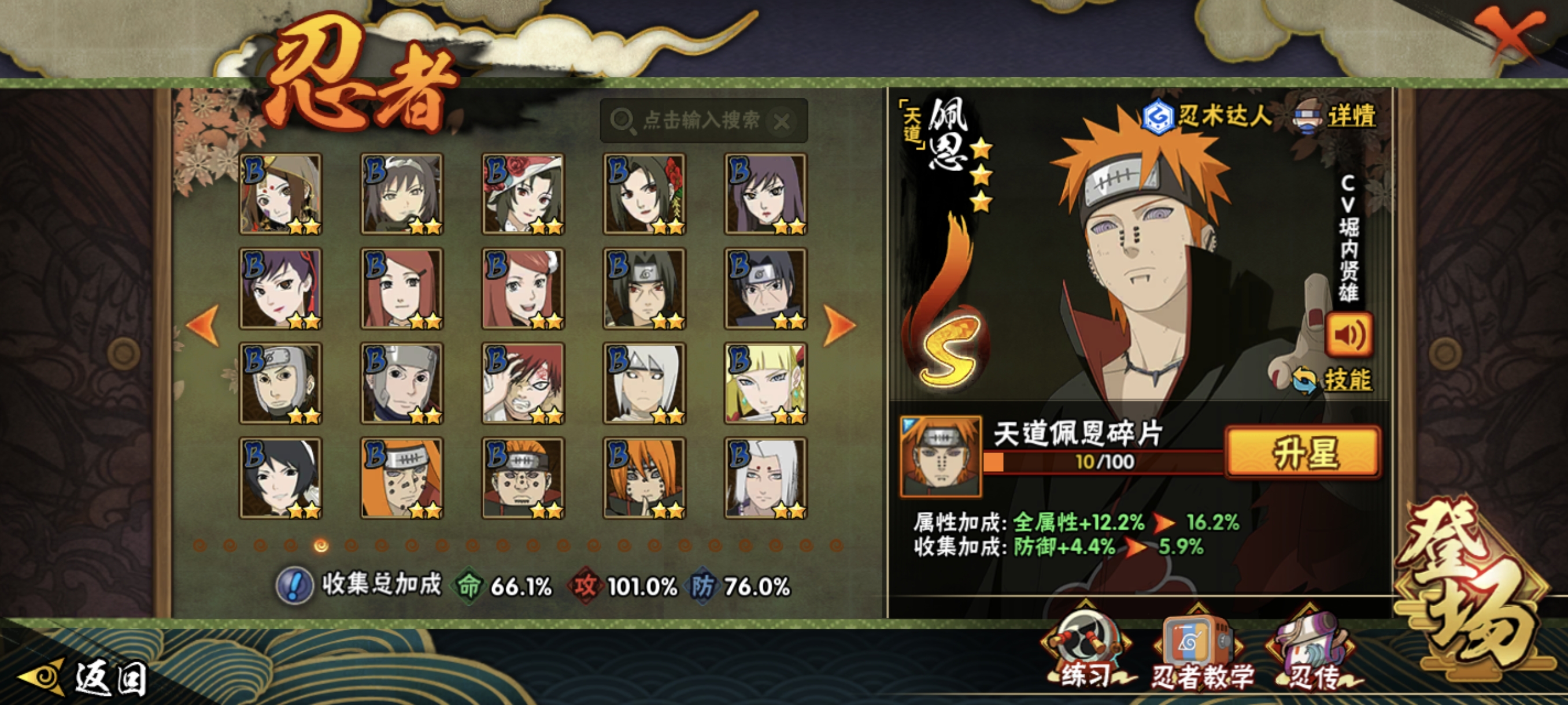Clear the search box text
Screen dimensions: 1568x705
click(x=782, y=122)
